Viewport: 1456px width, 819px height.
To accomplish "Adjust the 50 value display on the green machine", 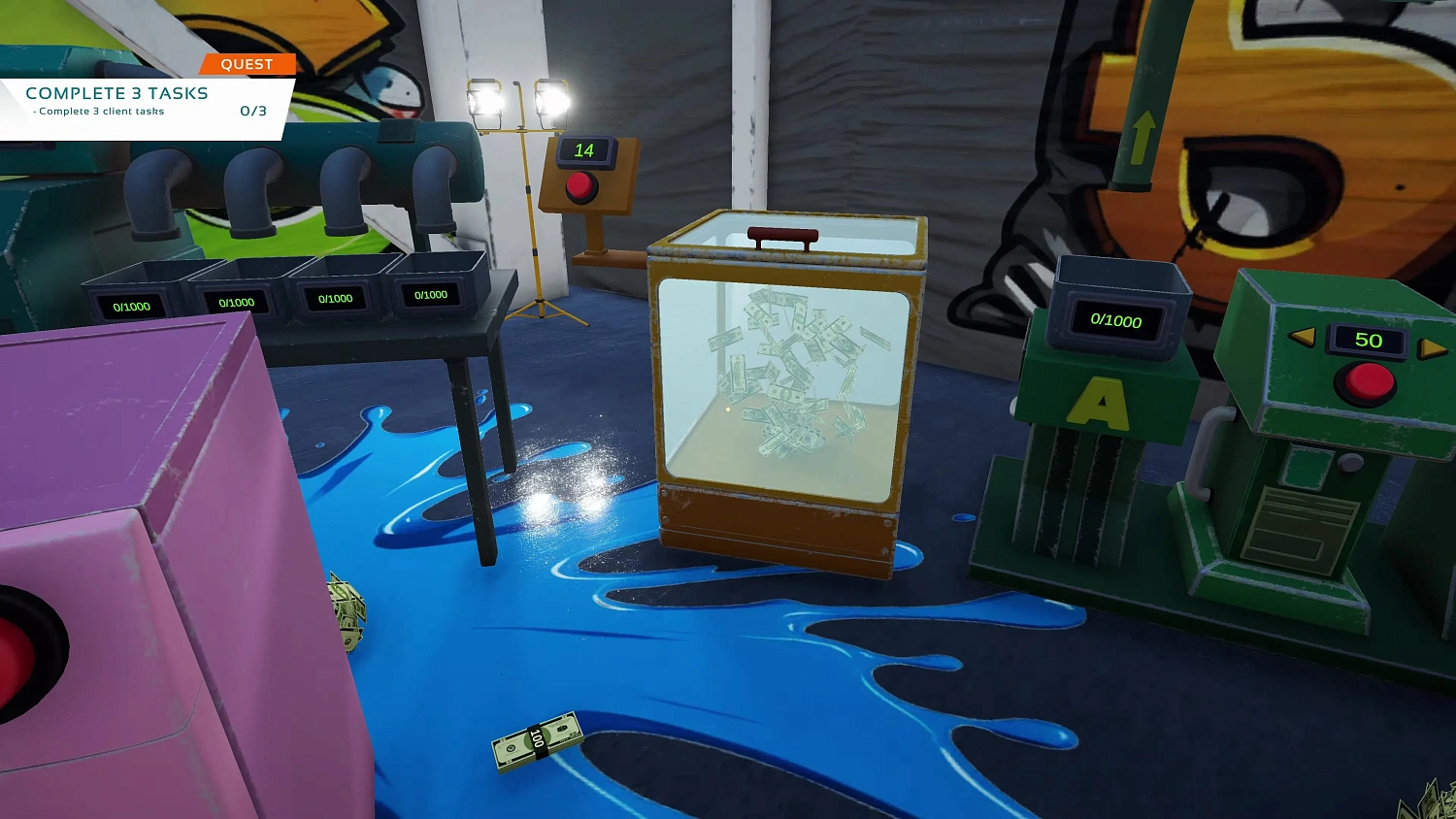I will (x=1370, y=341).
